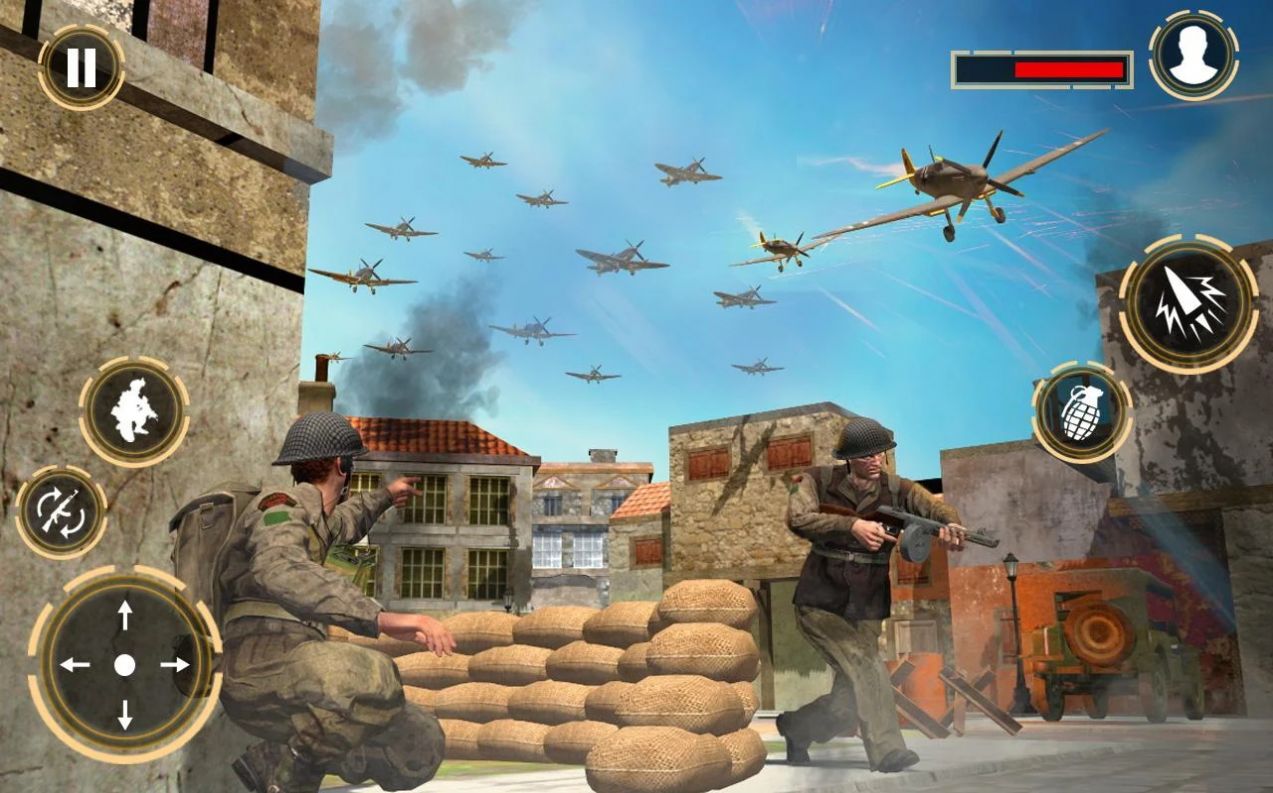
Task: Throw a grenade
Action: pos(1082,412)
